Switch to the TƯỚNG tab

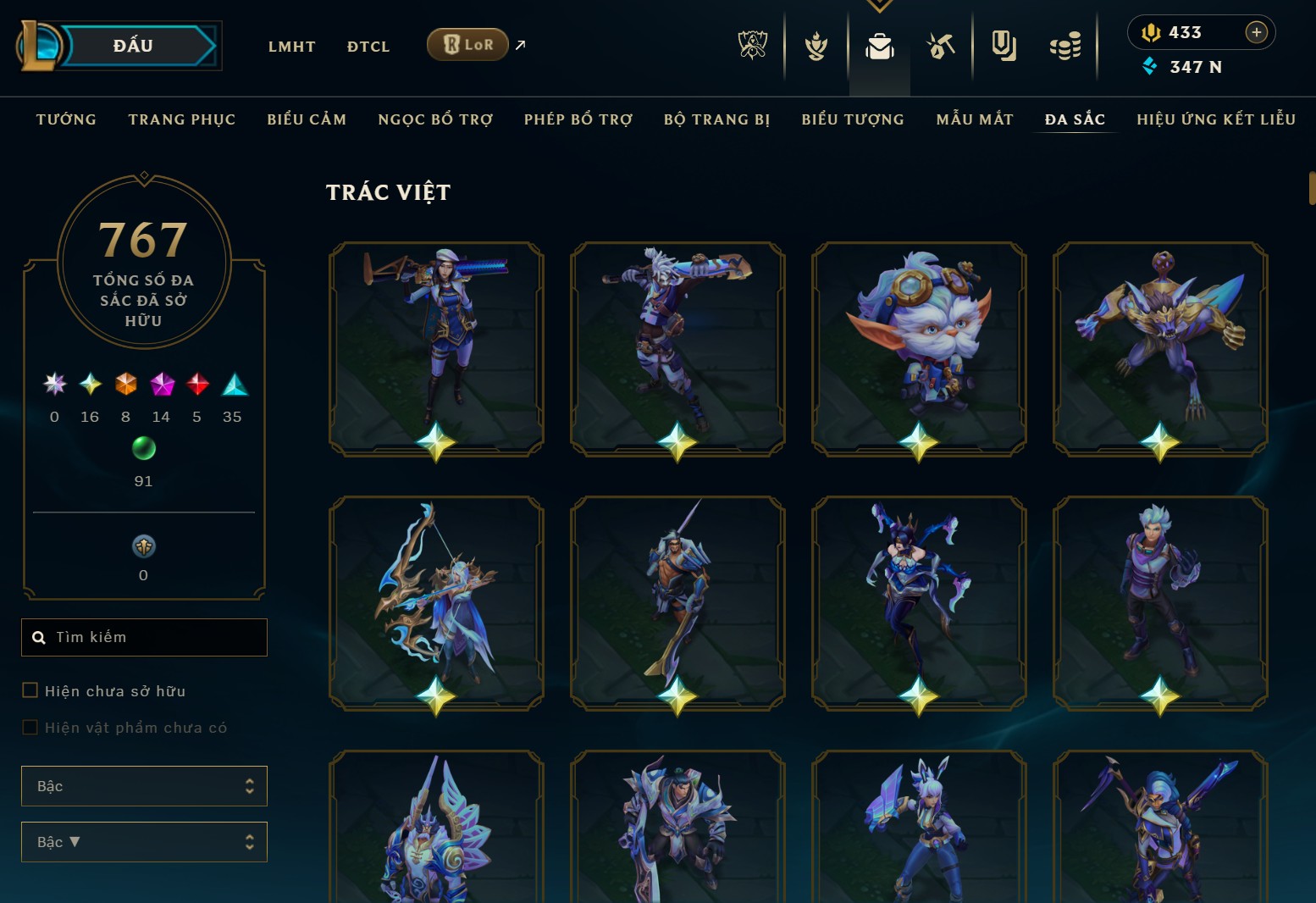click(66, 119)
